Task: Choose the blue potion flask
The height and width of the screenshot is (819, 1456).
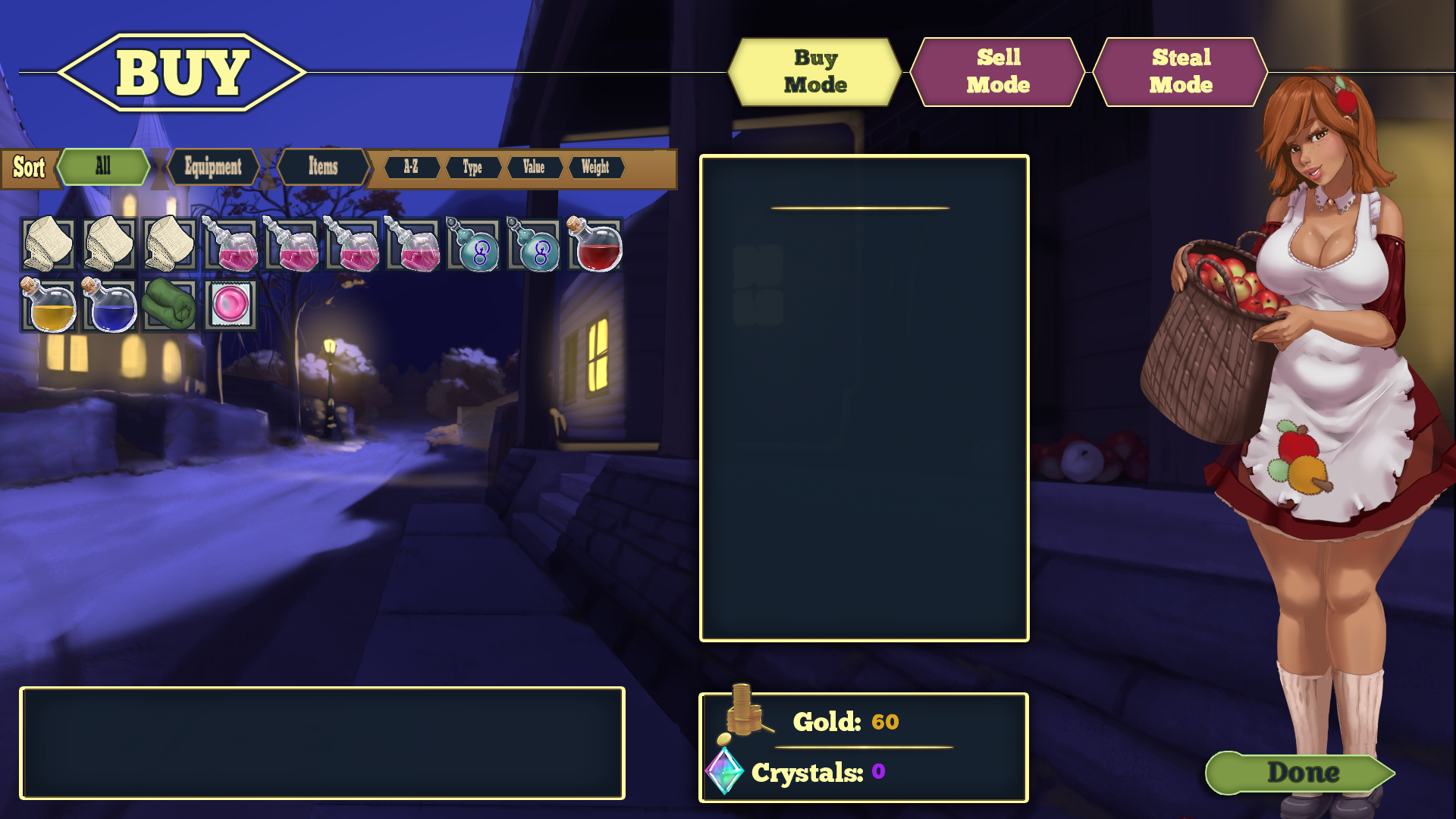Action: (x=109, y=306)
